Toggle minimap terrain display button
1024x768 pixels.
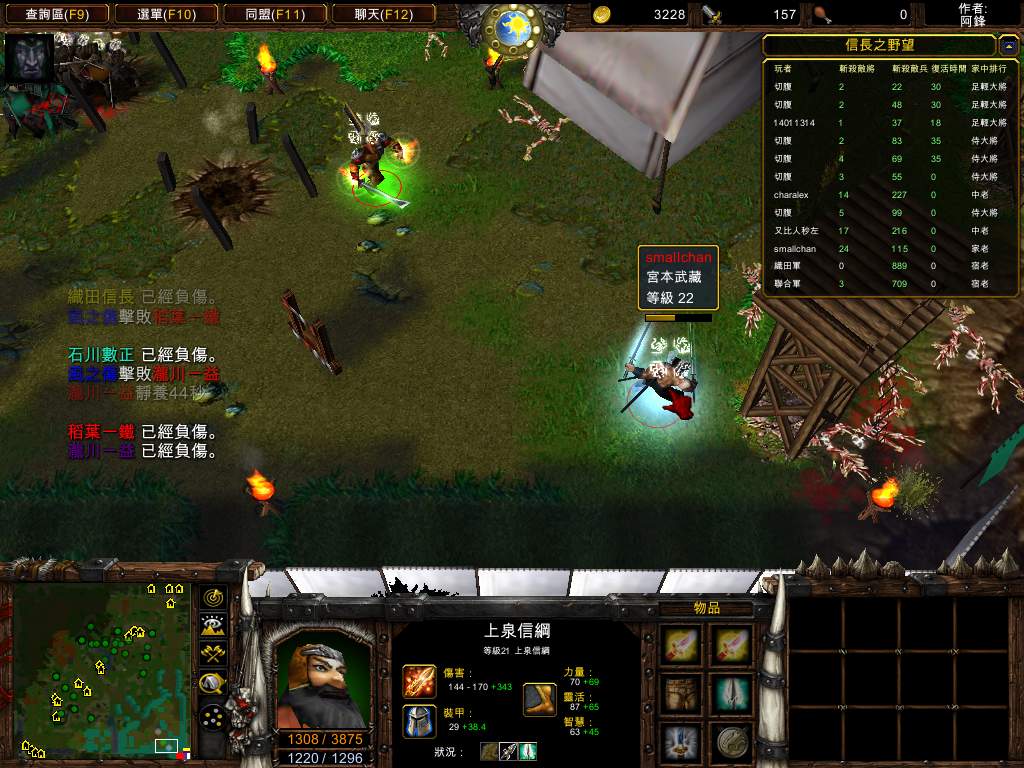(212, 626)
